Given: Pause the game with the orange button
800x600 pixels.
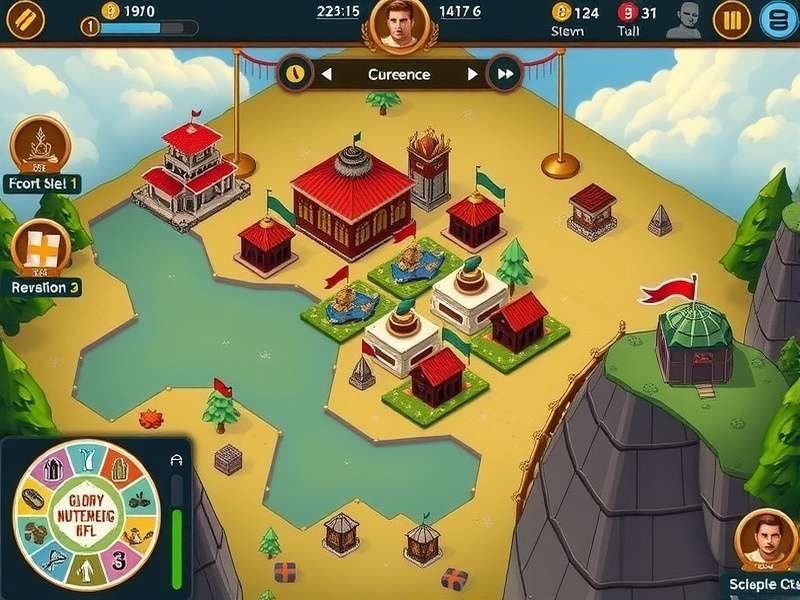Looking at the screenshot, I should pos(731,19).
